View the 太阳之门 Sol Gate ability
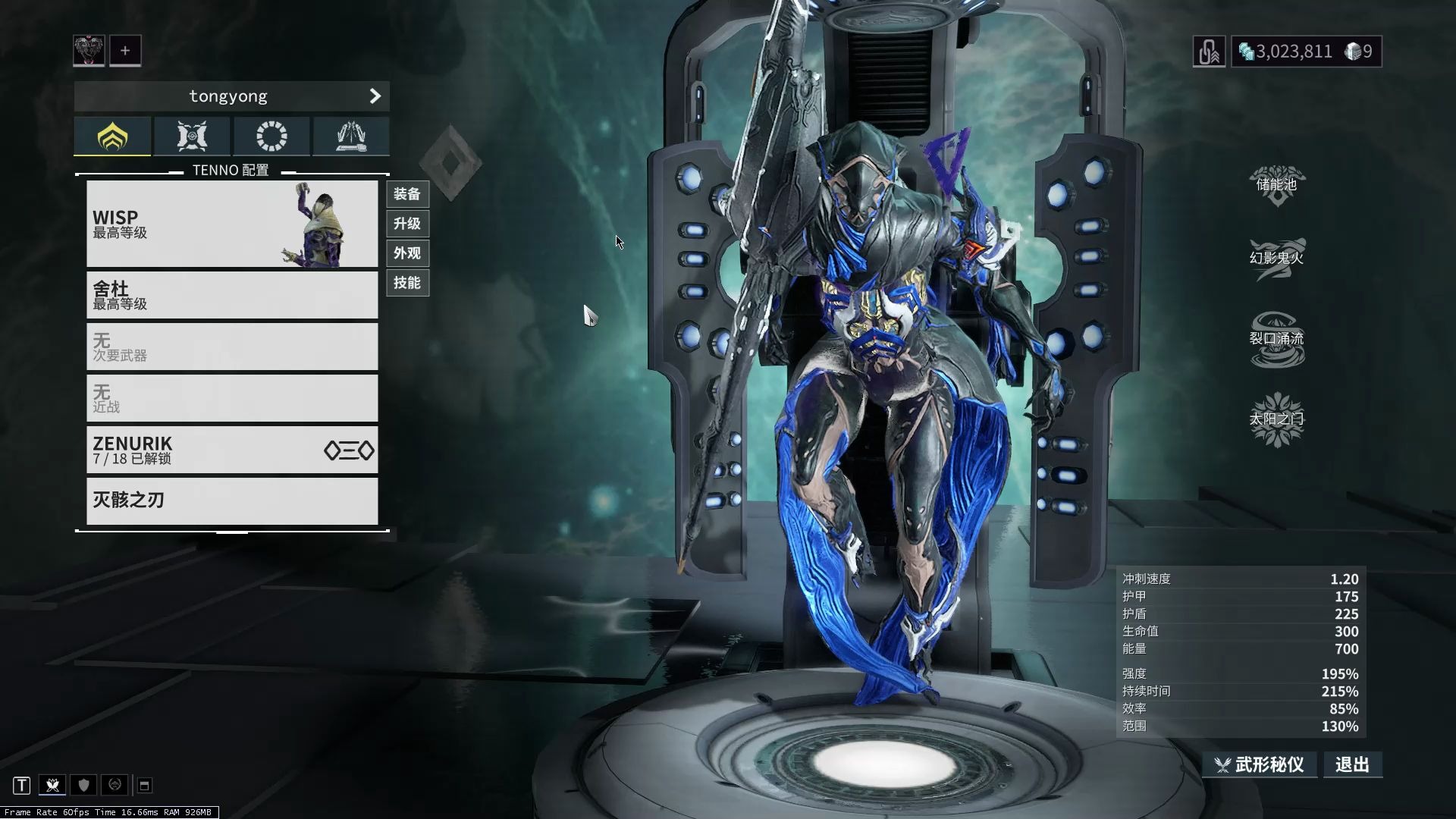The image size is (1456, 819). pyautogui.click(x=1277, y=419)
